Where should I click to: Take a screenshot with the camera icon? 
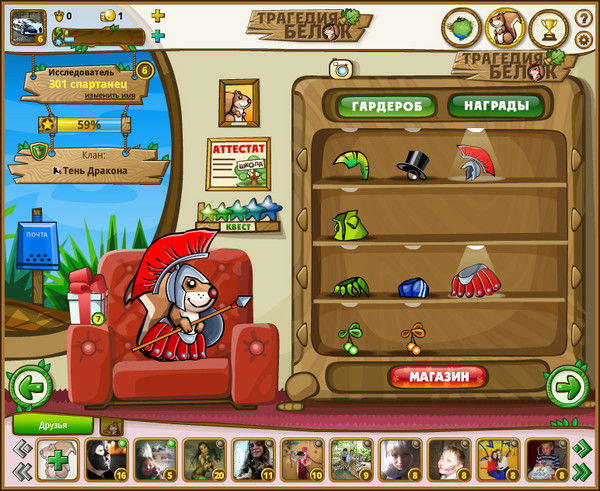[x=338, y=68]
